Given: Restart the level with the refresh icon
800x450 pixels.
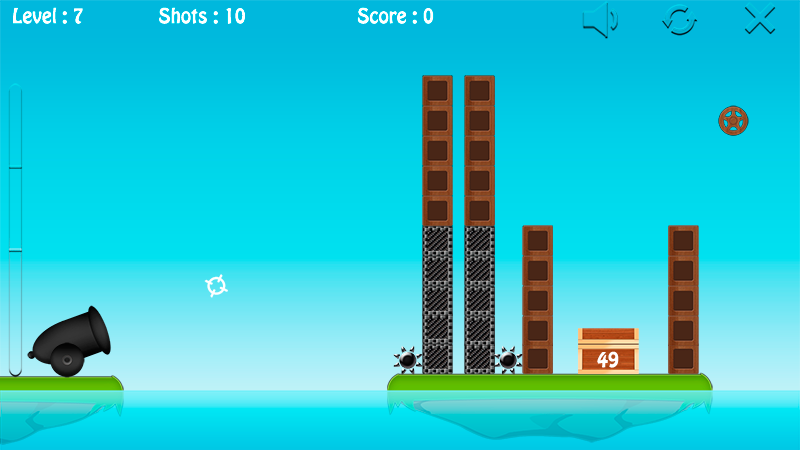Looking at the screenshot, I should pos(680,20).
